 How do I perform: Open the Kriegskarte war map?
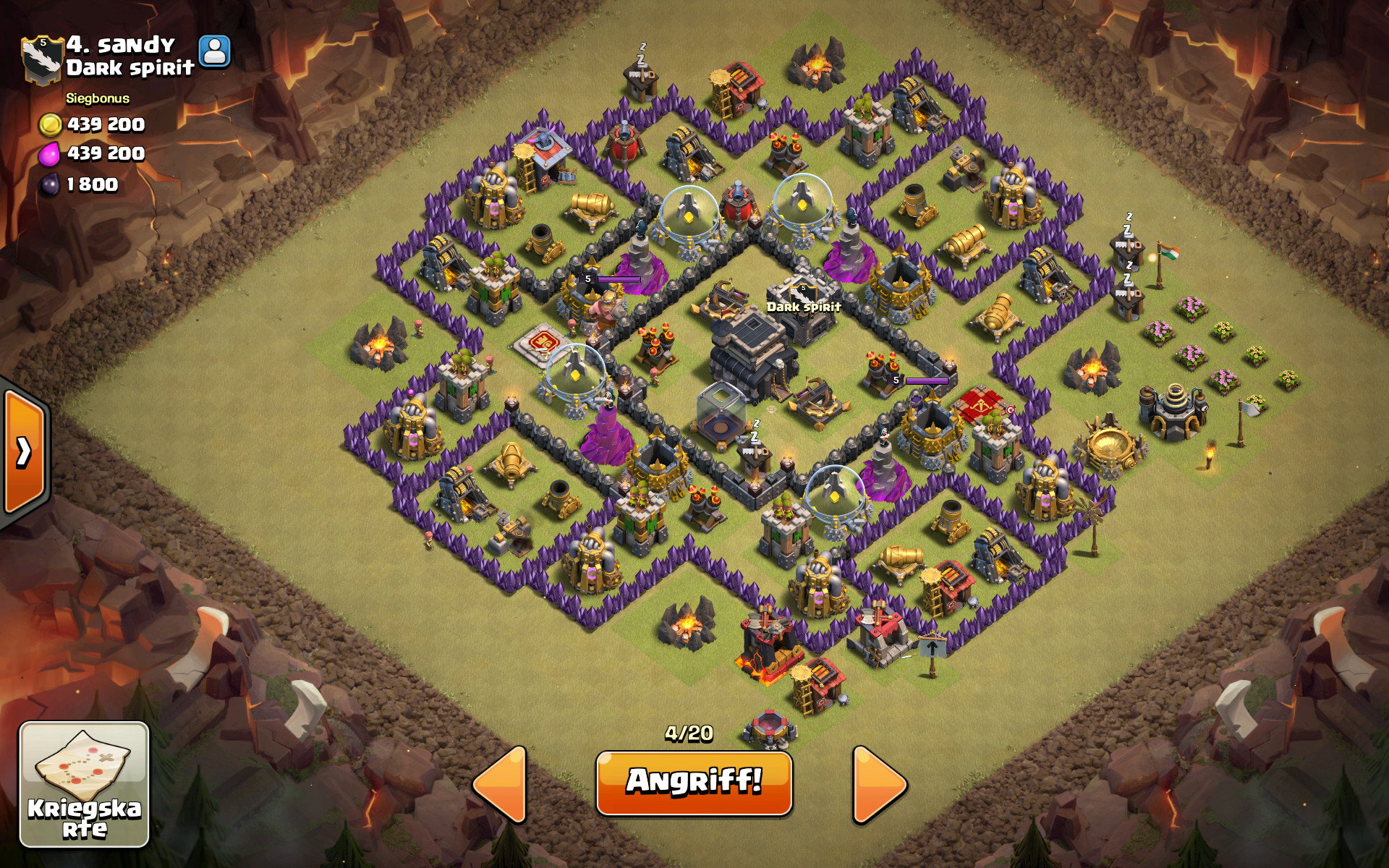pos(84,784)
